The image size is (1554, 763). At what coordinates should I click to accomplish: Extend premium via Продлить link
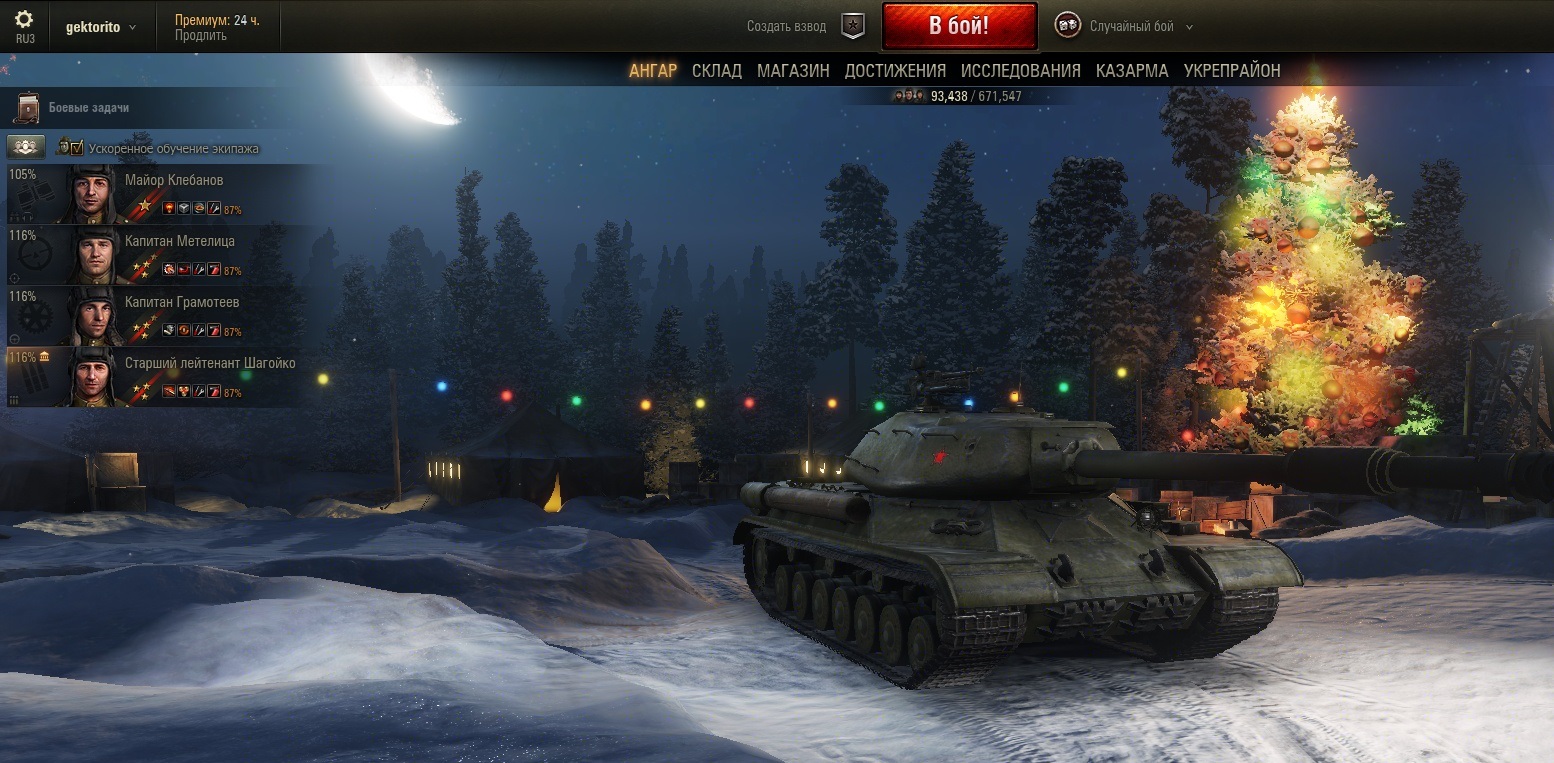click(x=200, y=36)
